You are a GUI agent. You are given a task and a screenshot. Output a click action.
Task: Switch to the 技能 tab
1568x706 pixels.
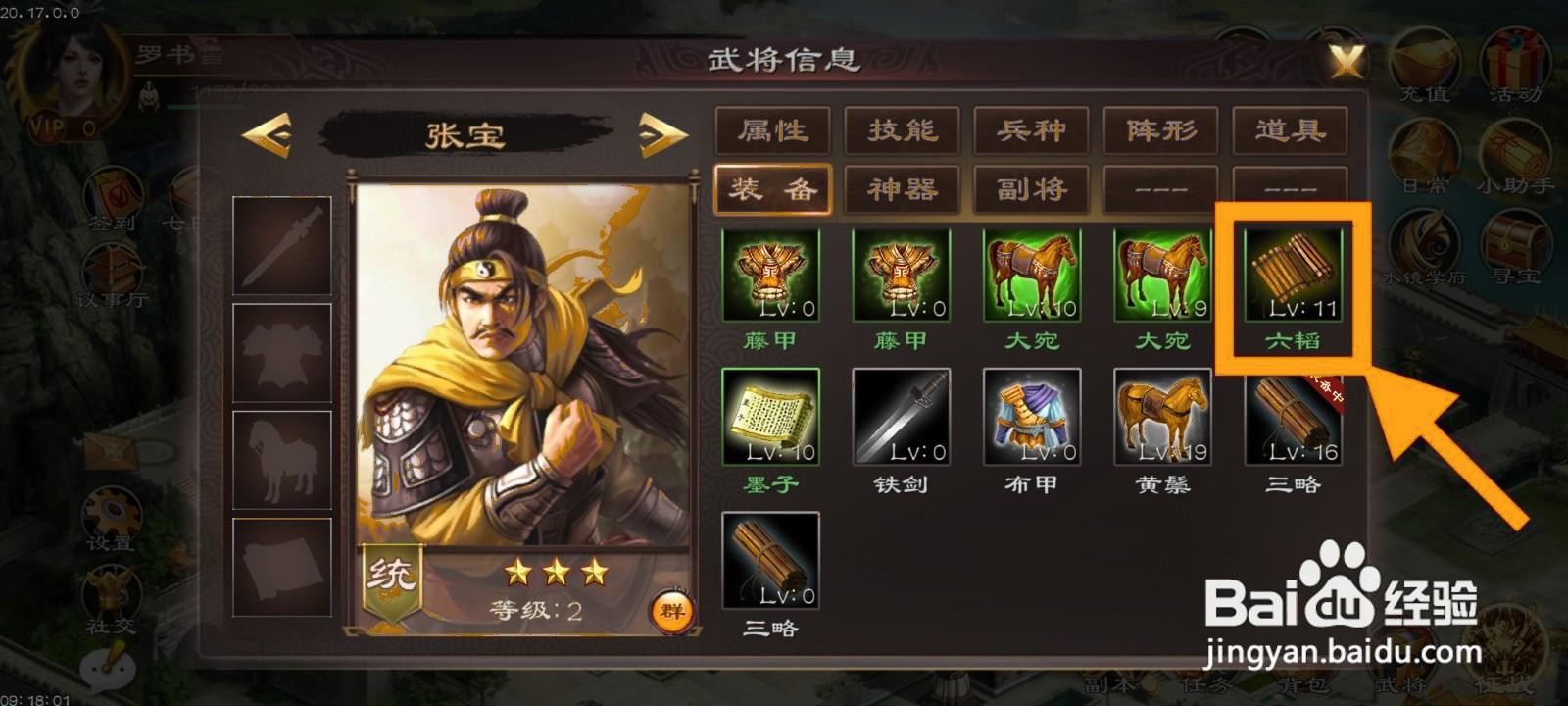(x=900, y=129)
